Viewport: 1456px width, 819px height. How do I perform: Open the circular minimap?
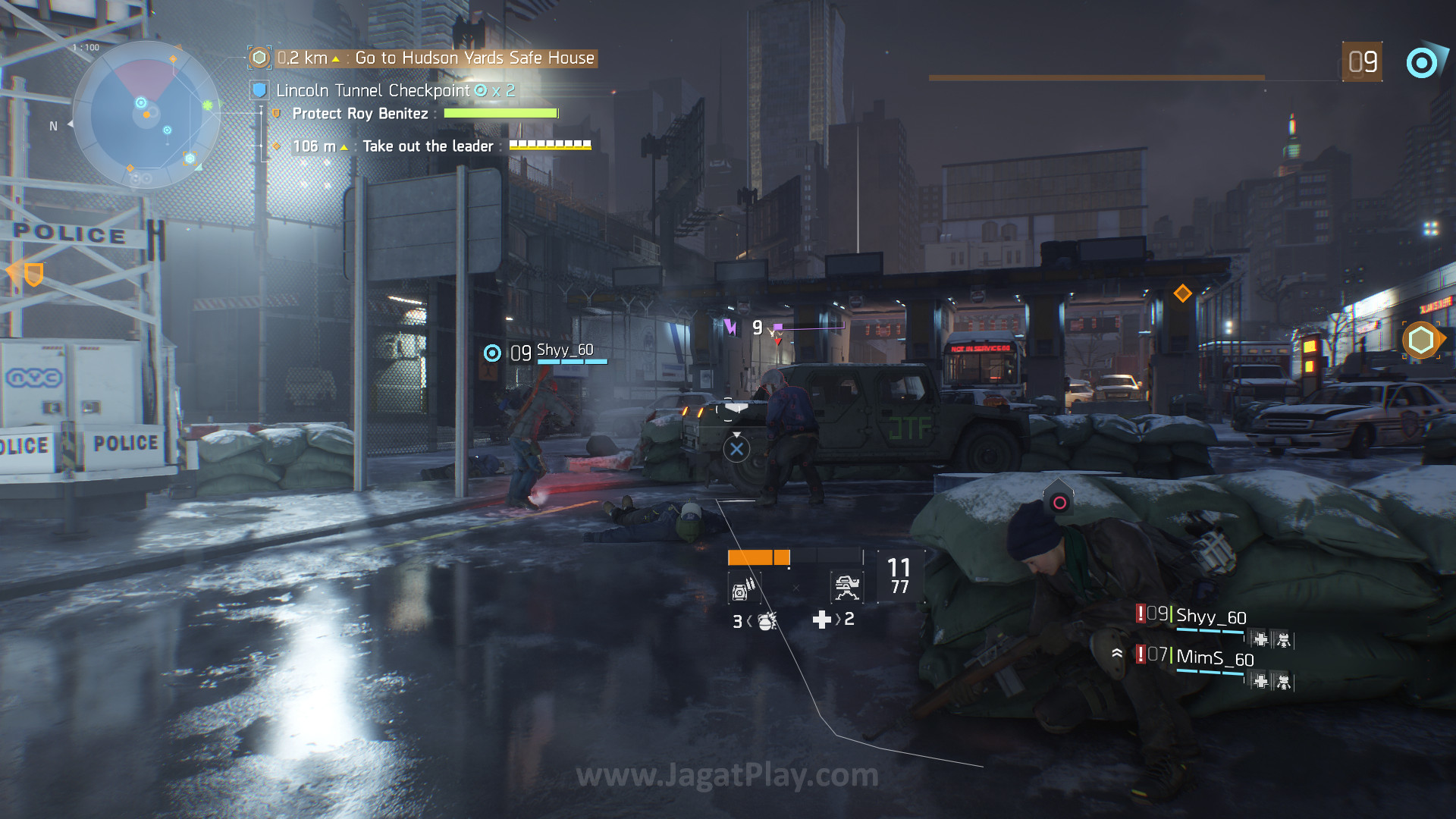146,115
